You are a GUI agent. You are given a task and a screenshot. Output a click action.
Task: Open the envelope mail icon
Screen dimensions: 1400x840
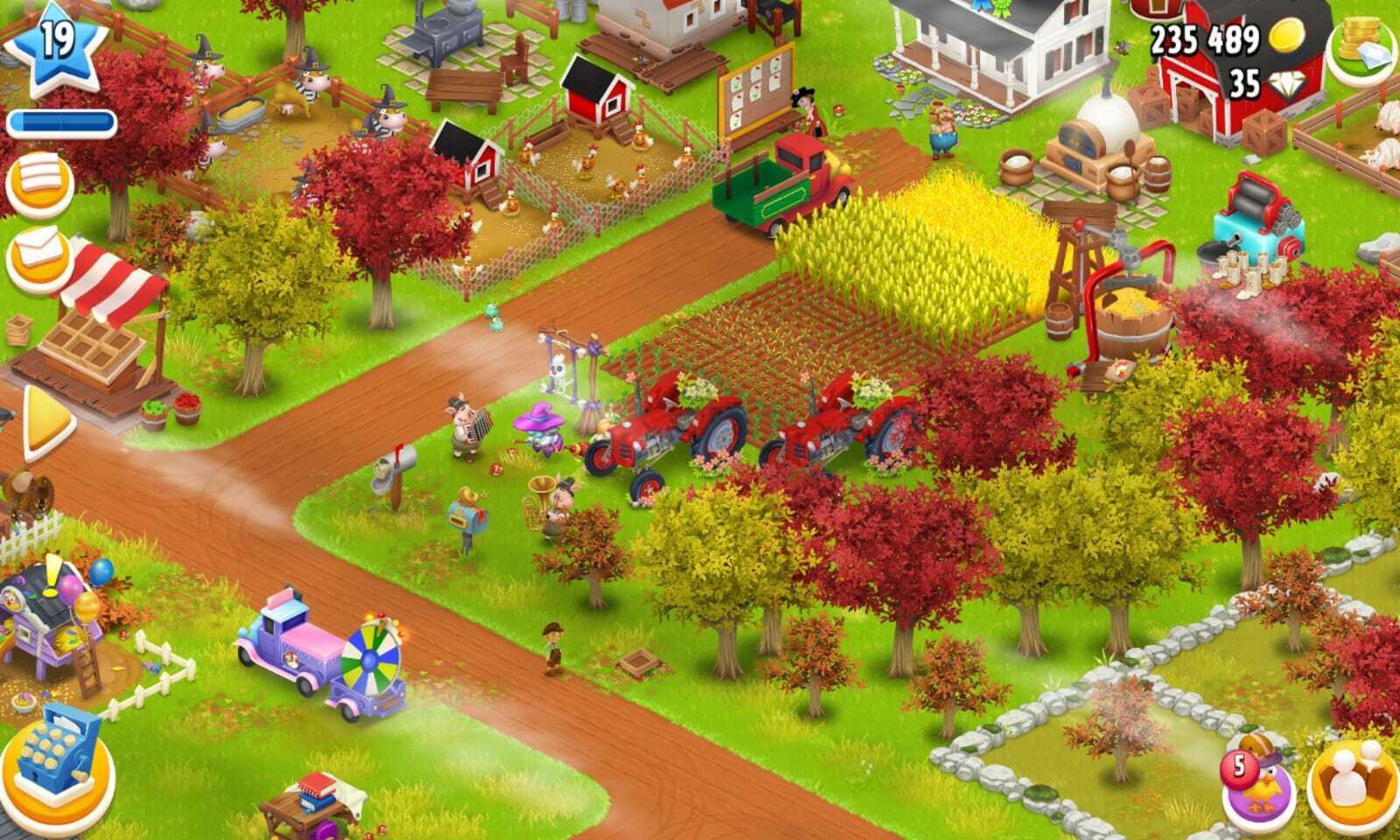point(38,258)
